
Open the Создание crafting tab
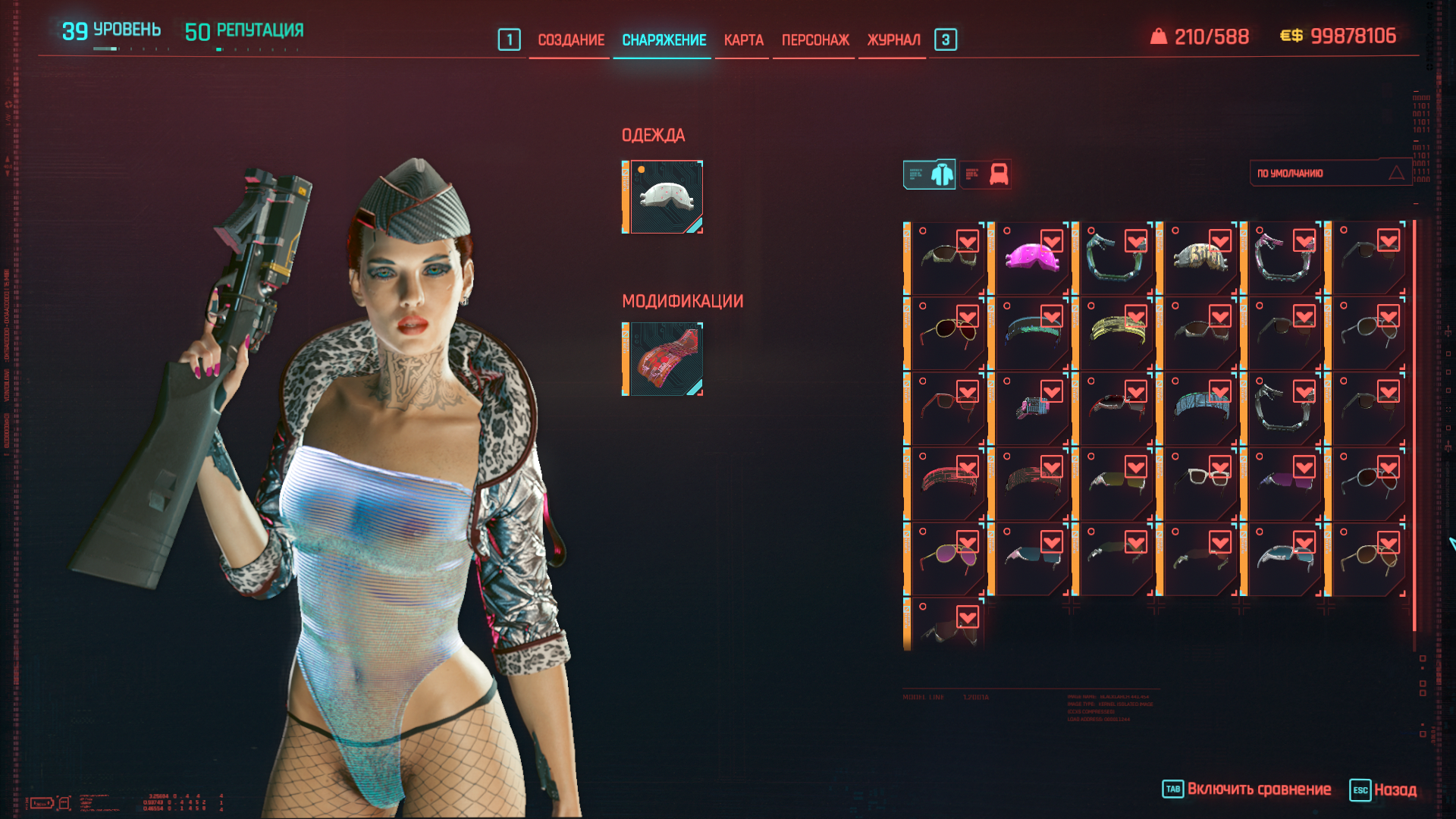tap(570, 40)
